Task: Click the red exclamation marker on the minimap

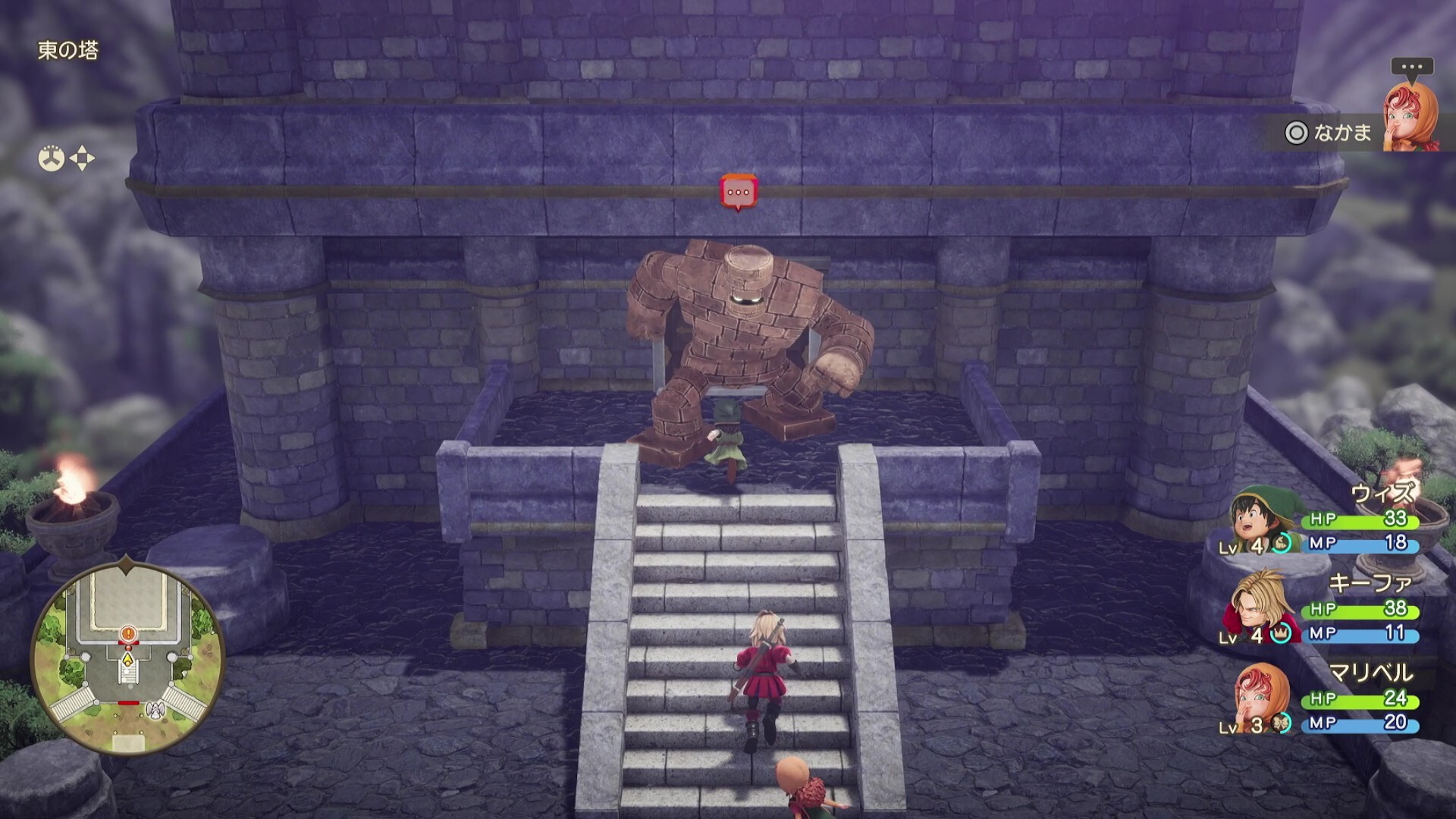Action: pyautogui.click(x=128, y=632)
